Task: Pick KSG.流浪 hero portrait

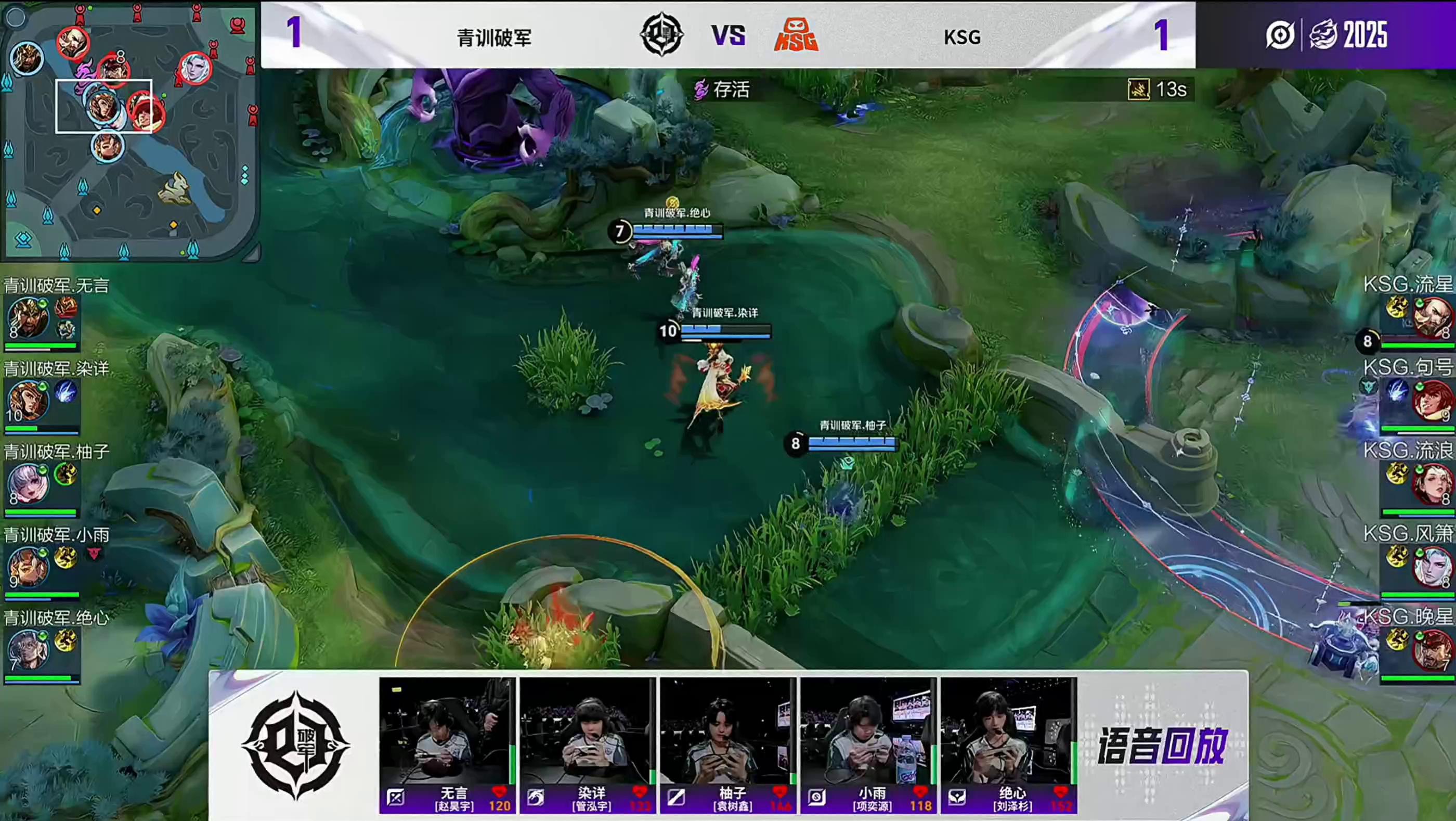Action: tap(1431, 483)
